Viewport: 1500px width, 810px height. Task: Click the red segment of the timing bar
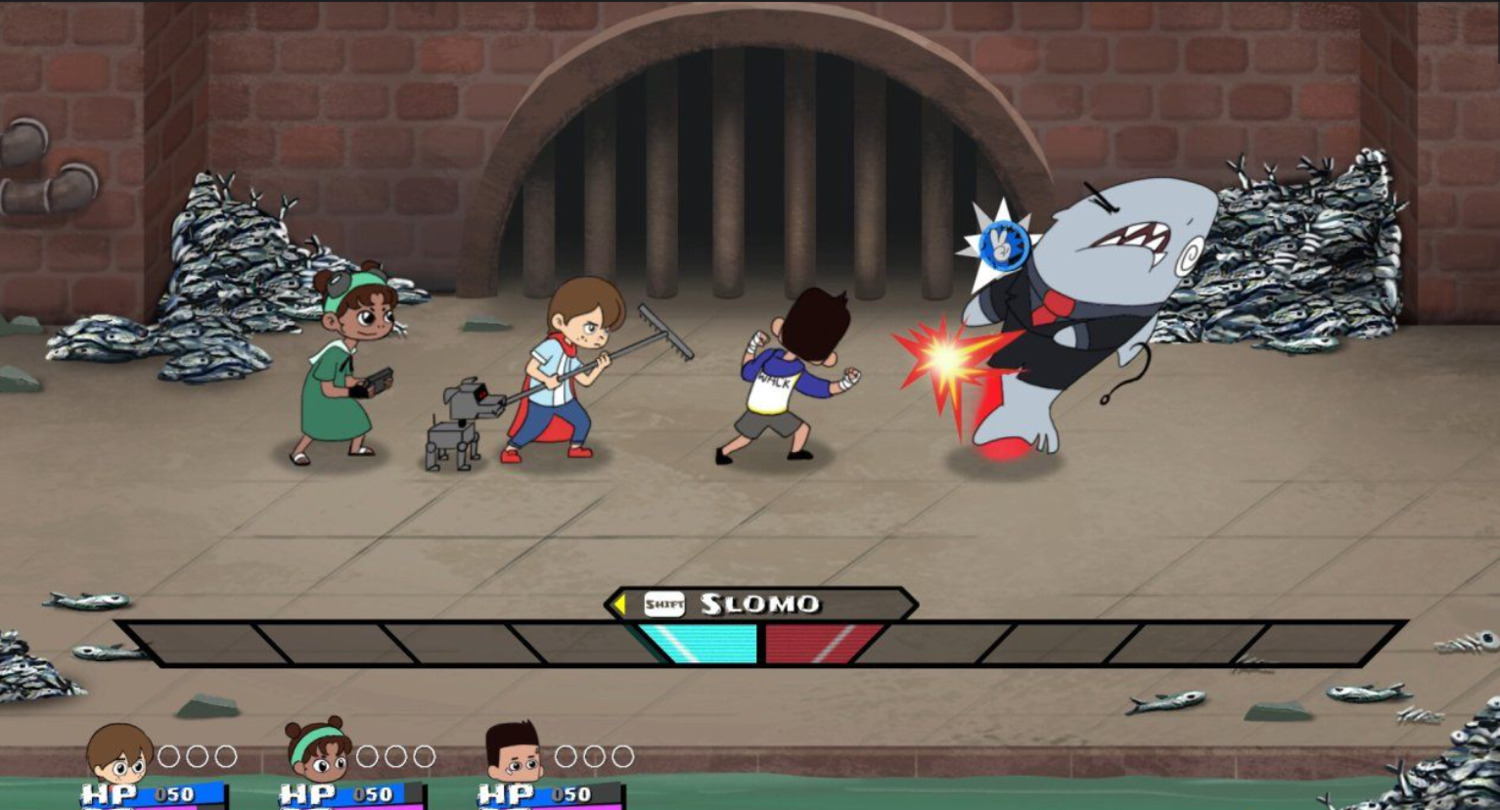coord(821,643)
